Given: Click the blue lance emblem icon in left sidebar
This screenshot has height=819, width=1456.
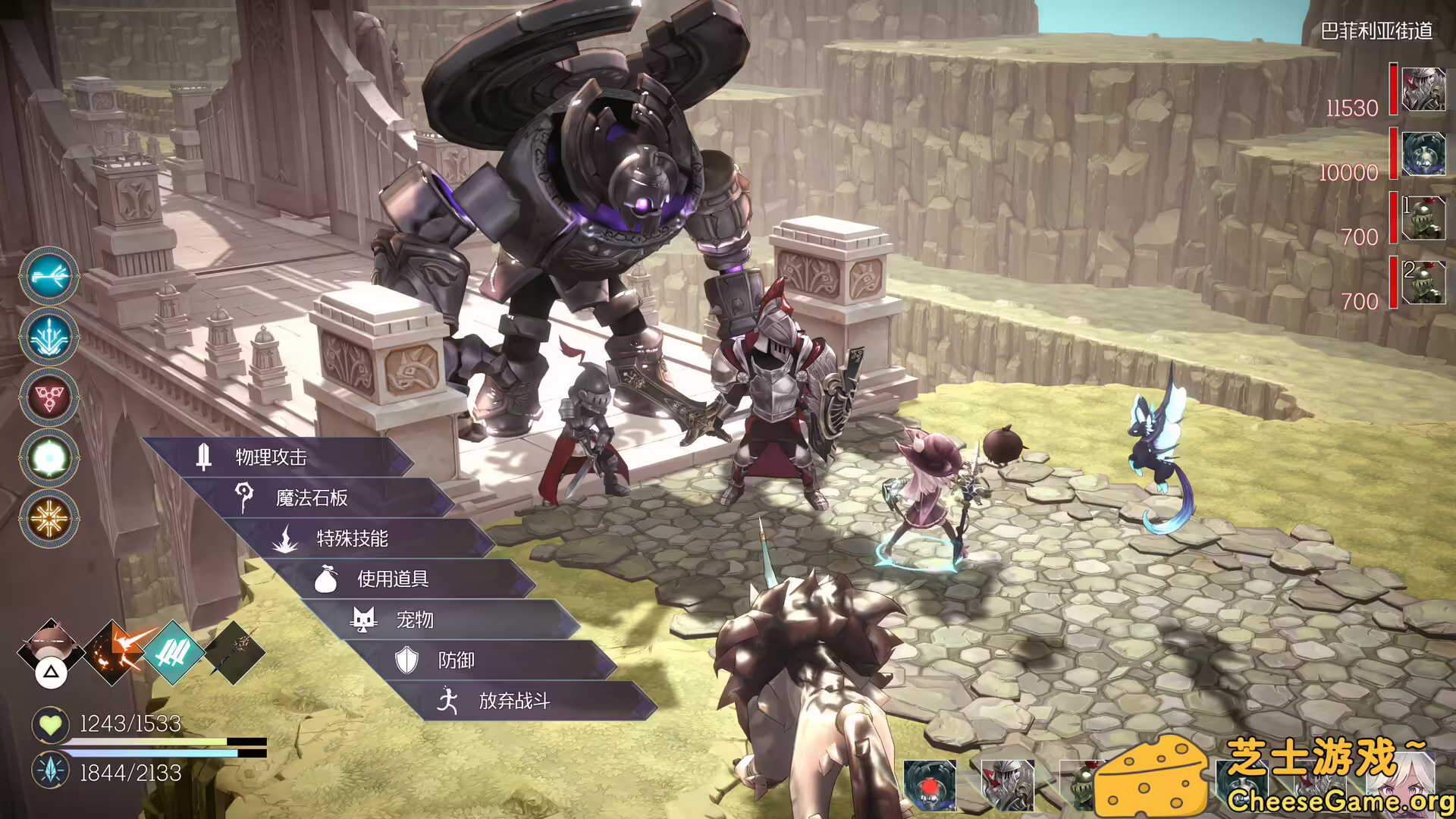Looking at the screenshot, I should pos(49,338).
